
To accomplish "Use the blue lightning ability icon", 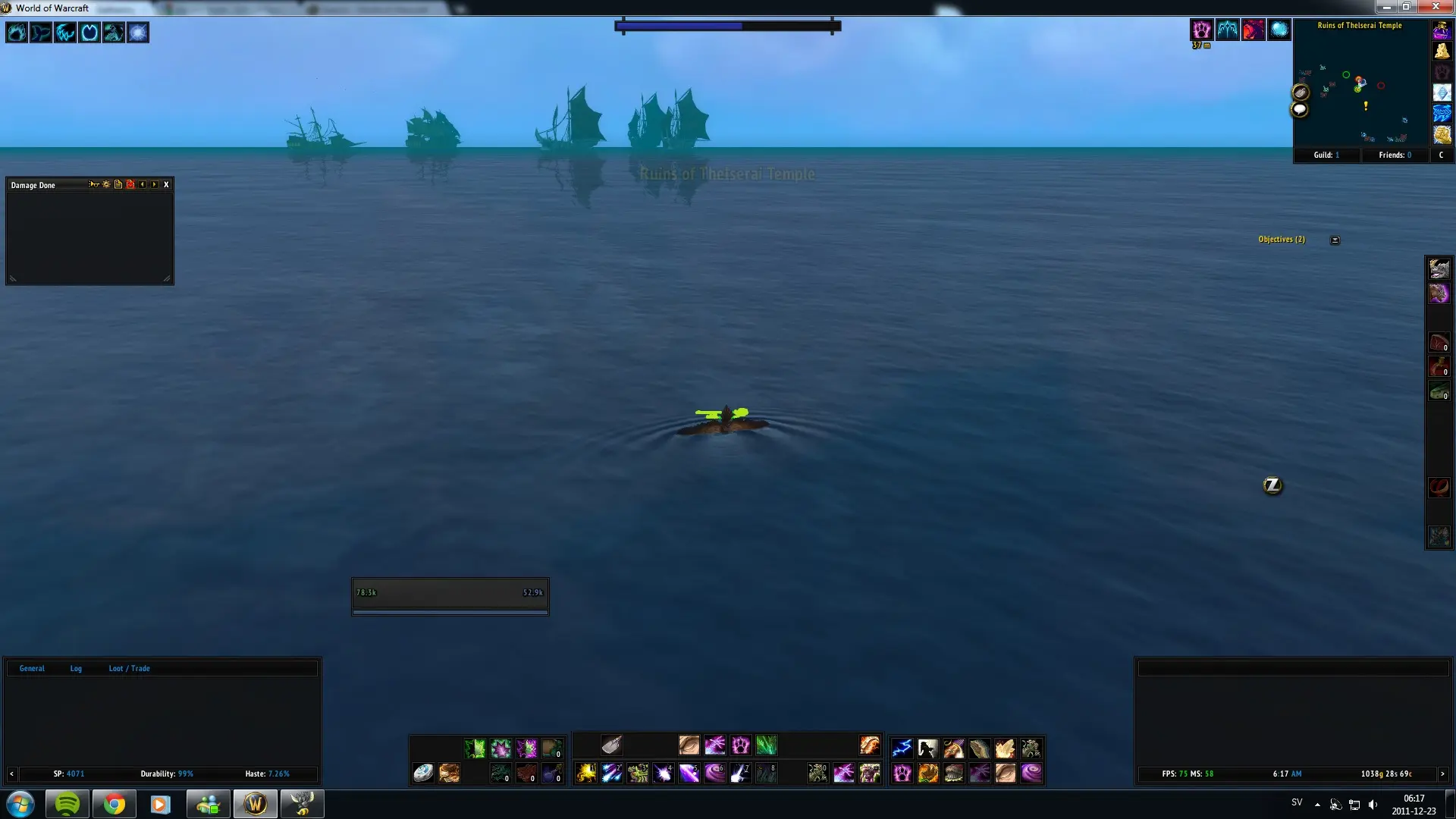I will [902, 748].
